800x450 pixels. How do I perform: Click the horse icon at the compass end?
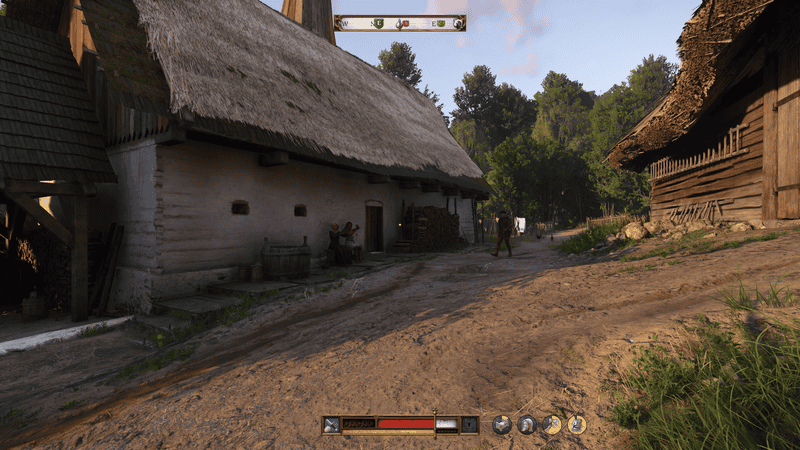pos(458,23)
